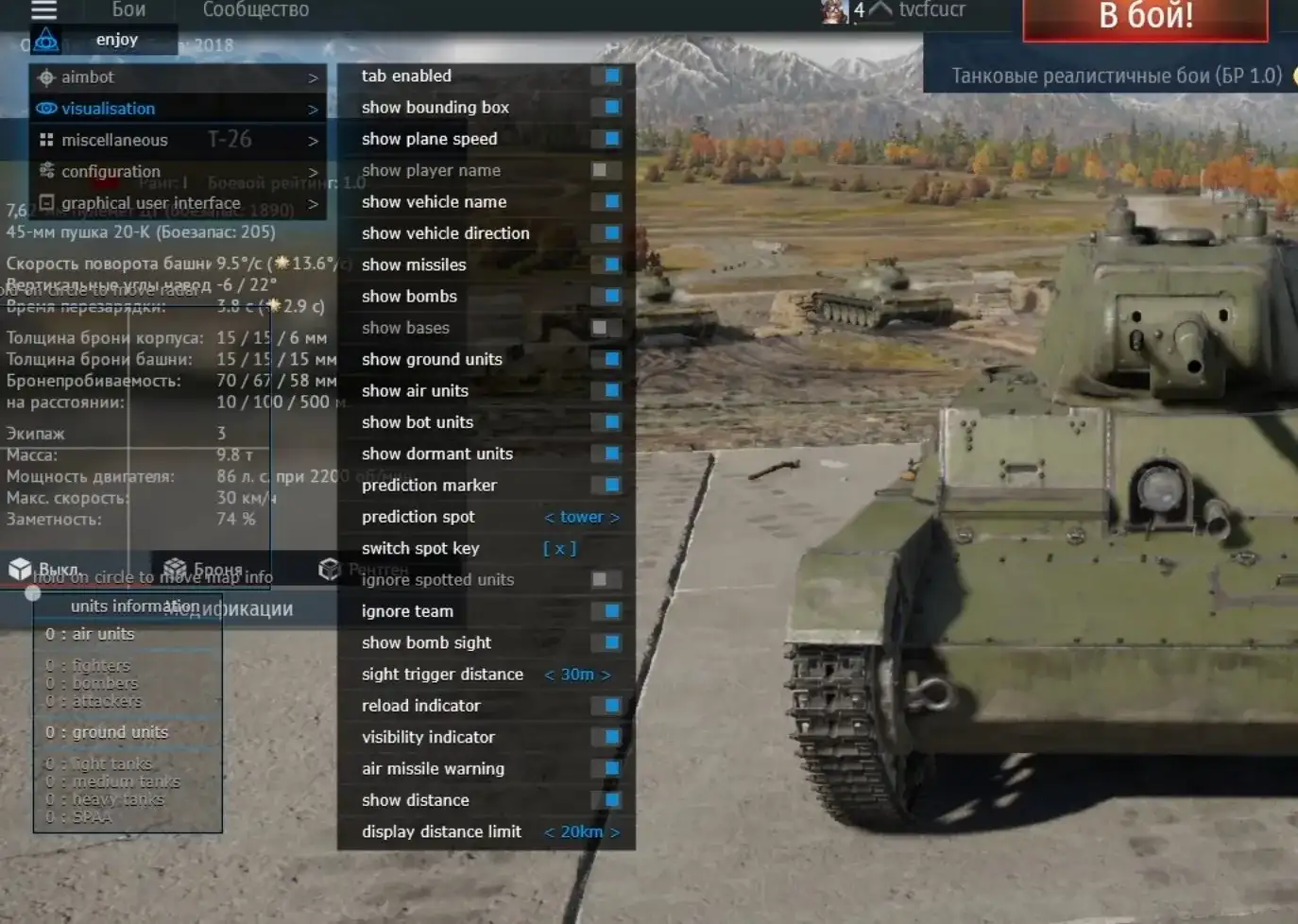The height and width of the screenshot is (924, 1298).
Task: Click the red В бой! battle button
Action: [x=1145, y=17]
